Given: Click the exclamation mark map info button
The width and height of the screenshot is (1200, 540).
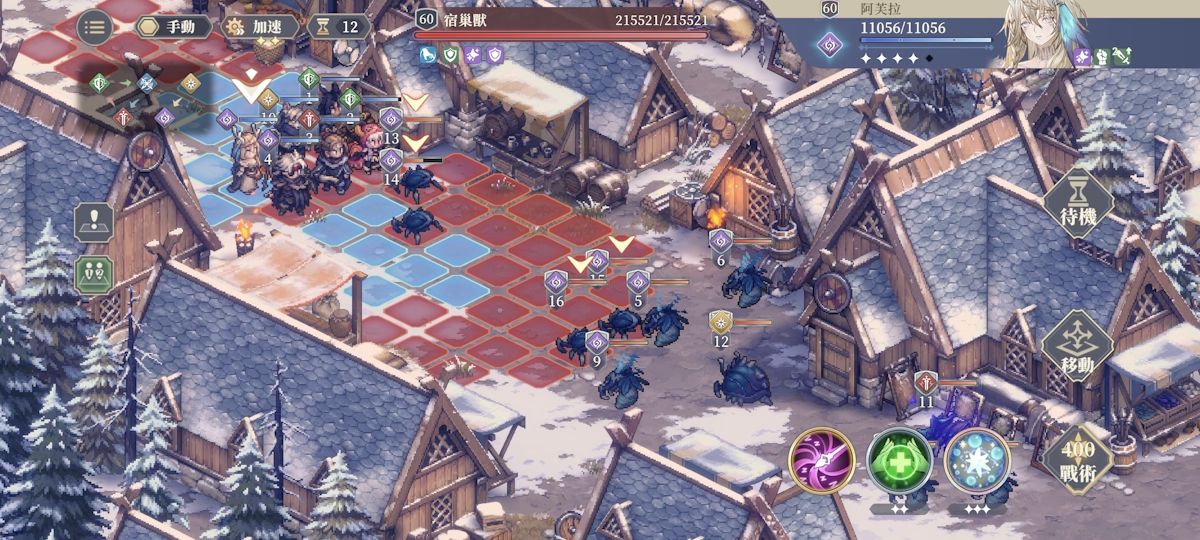Looking at the screenshot, I should 94,222.
